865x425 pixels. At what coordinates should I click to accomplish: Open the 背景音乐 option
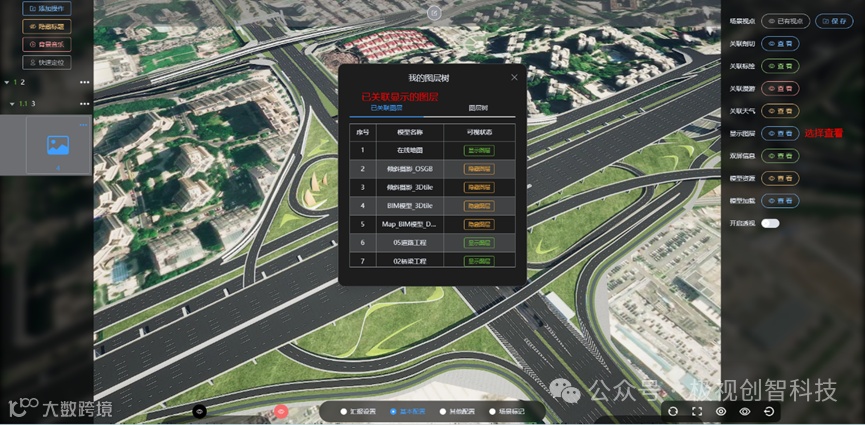48,44
